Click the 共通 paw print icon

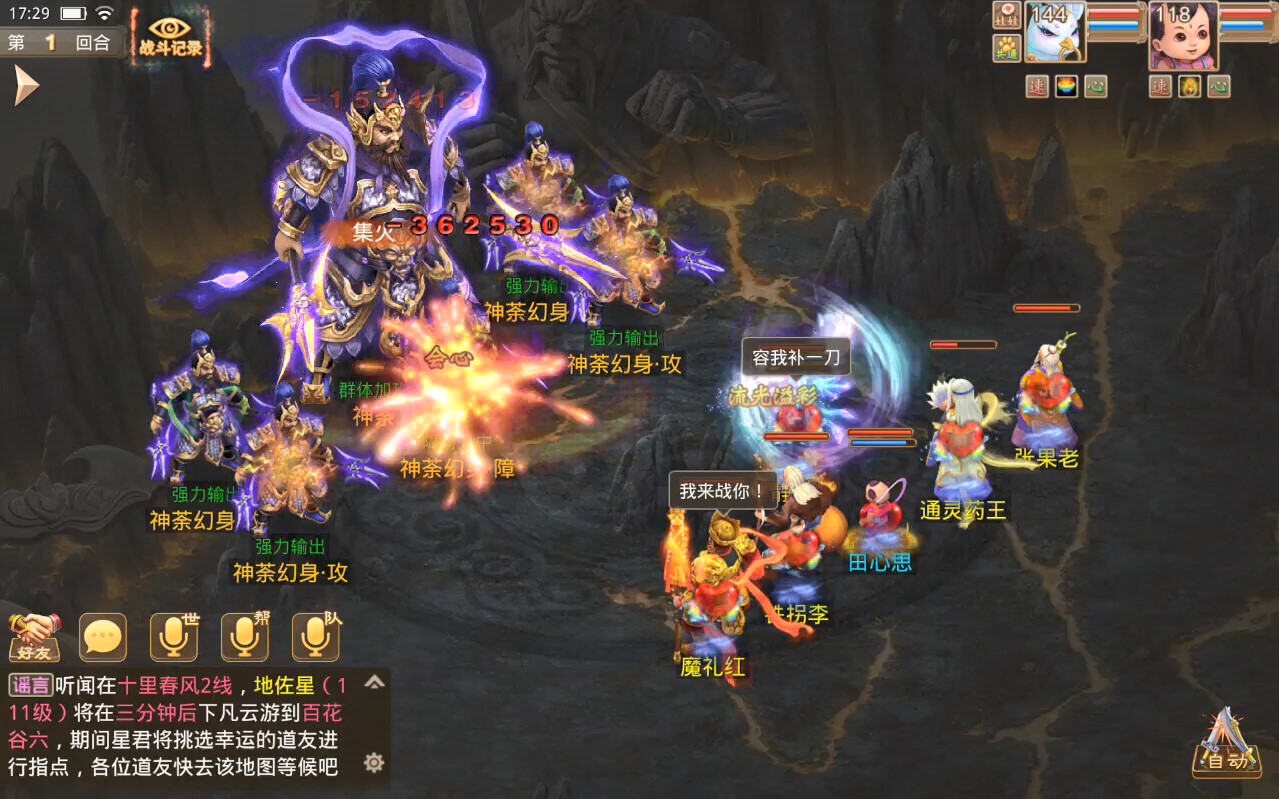[x=1006, y=46]
